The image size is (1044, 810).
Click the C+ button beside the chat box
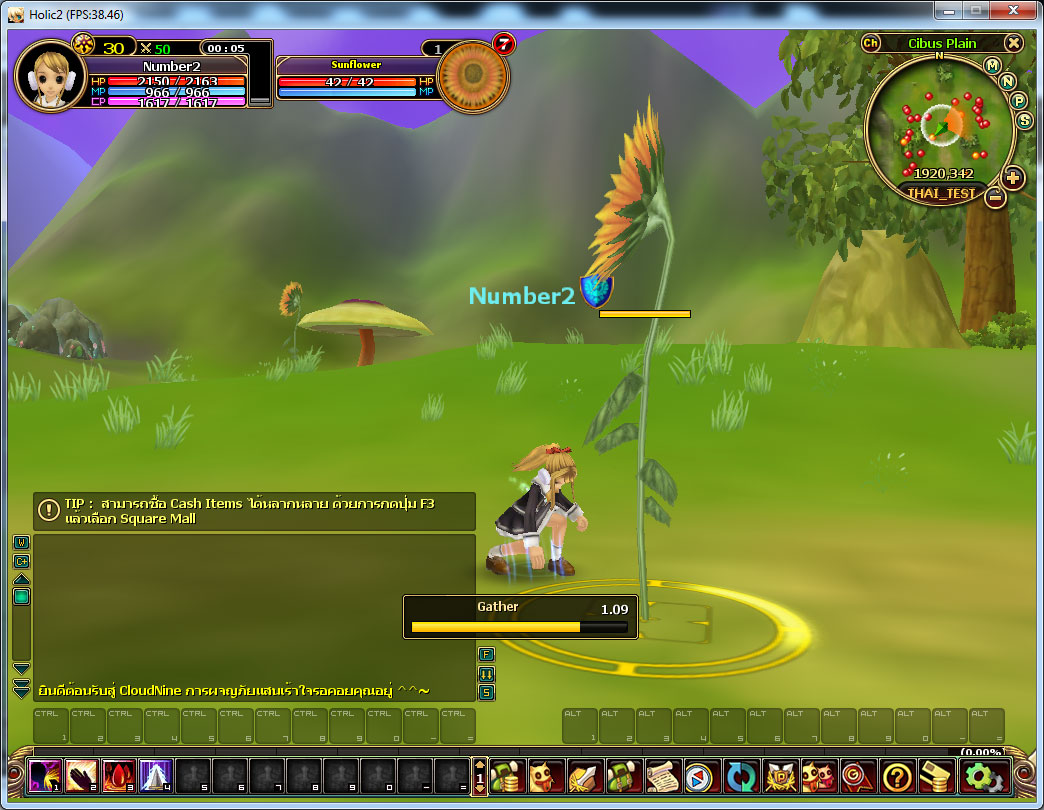click(x=21, y=561)
